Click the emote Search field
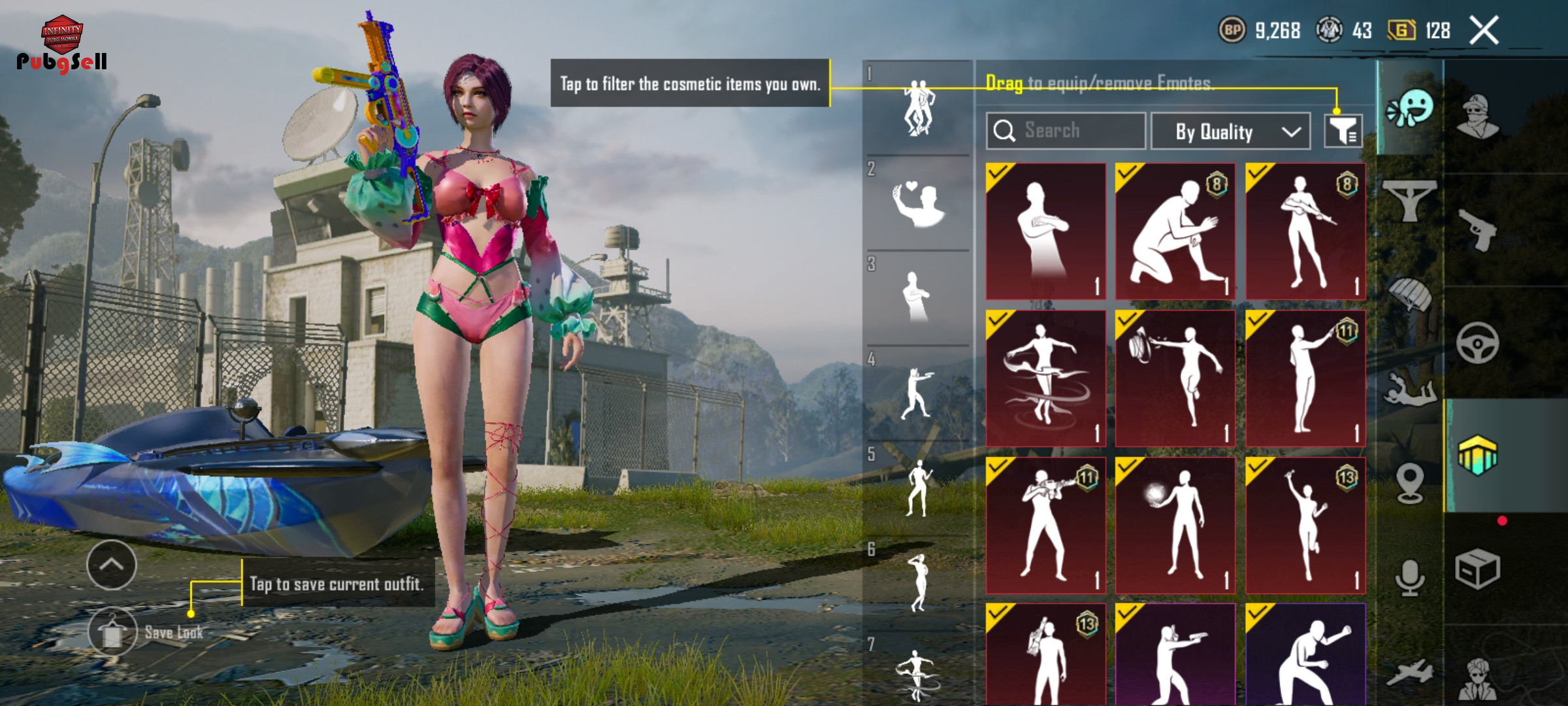This screenshot has height=706, width=1568. pos(1066,131)
